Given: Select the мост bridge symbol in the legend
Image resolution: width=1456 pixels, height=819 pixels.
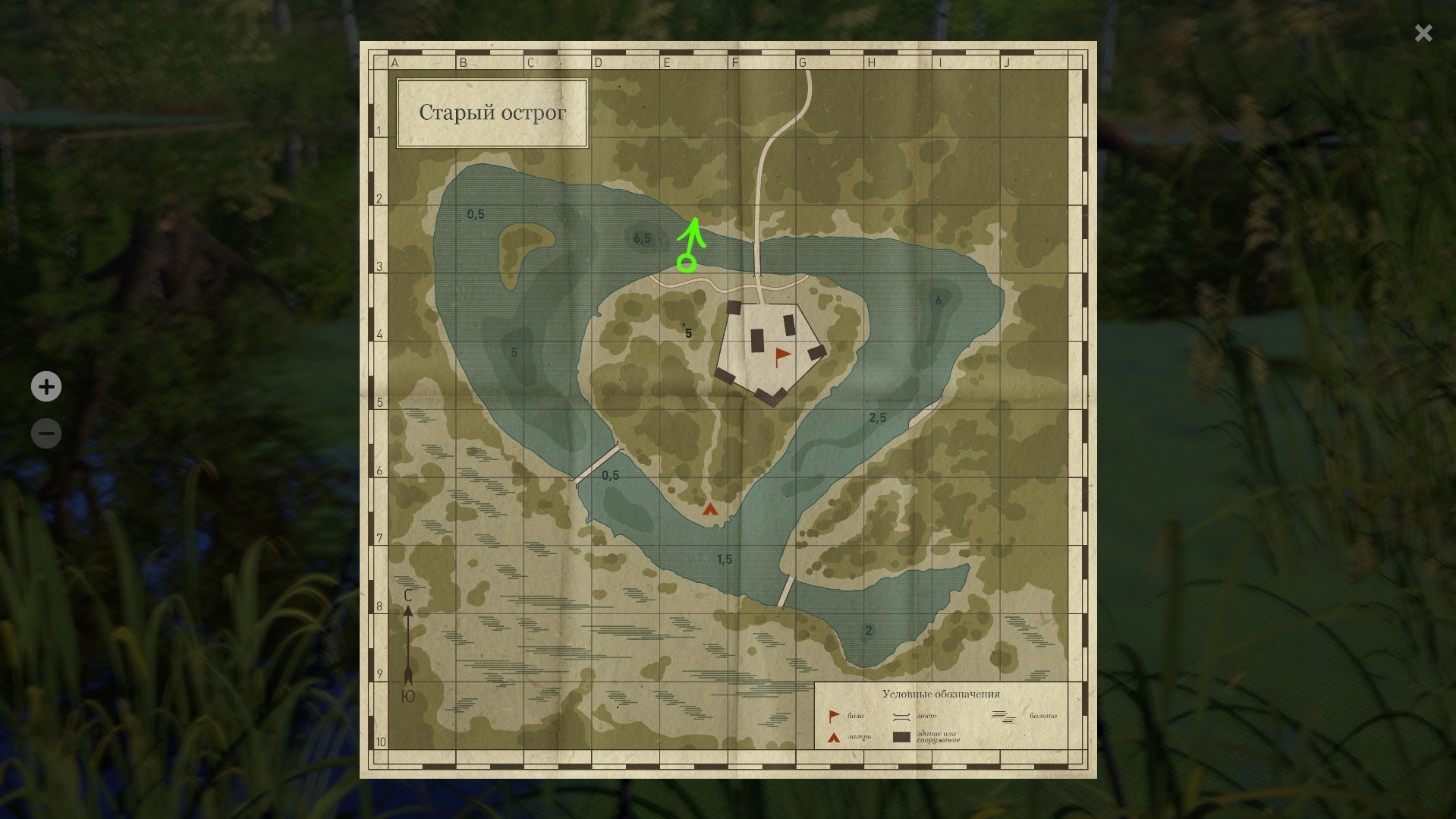Looking at the screenshot, I should [x=901, y=717].
